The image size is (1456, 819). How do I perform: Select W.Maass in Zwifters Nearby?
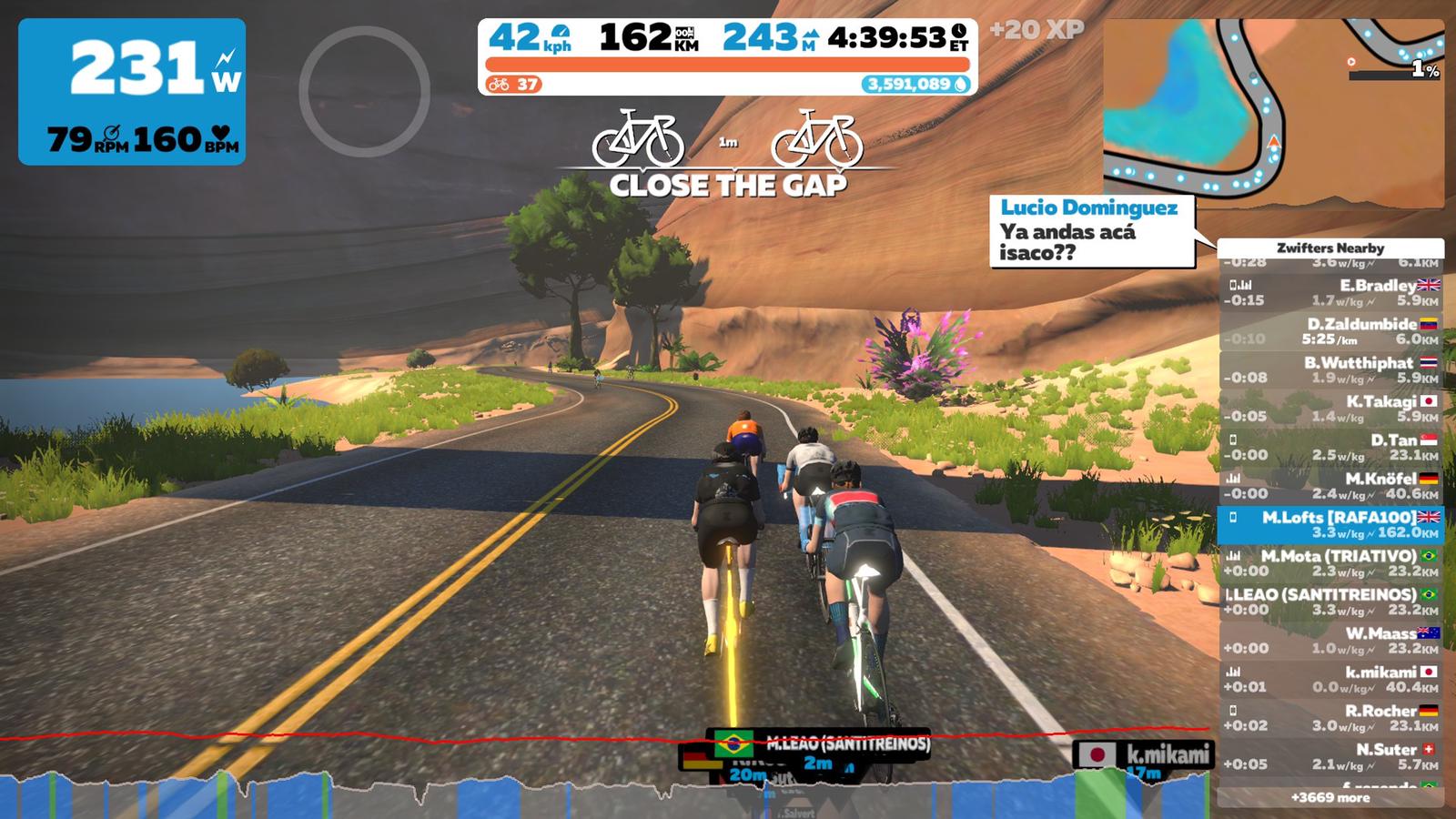[1330, 641]
